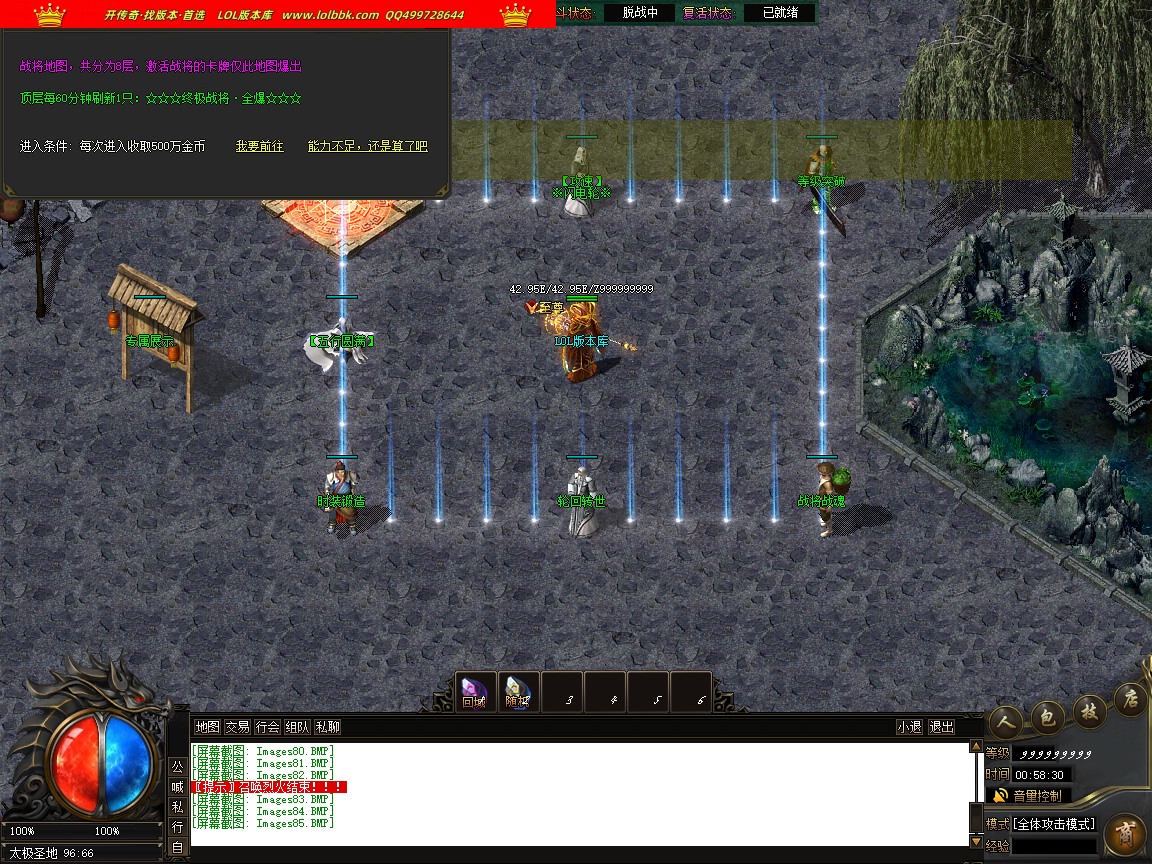This screenshot has width=1152, height=864.
Task: Open the 组队 party button
Action: pyautogui.click(x=297, y=727)
